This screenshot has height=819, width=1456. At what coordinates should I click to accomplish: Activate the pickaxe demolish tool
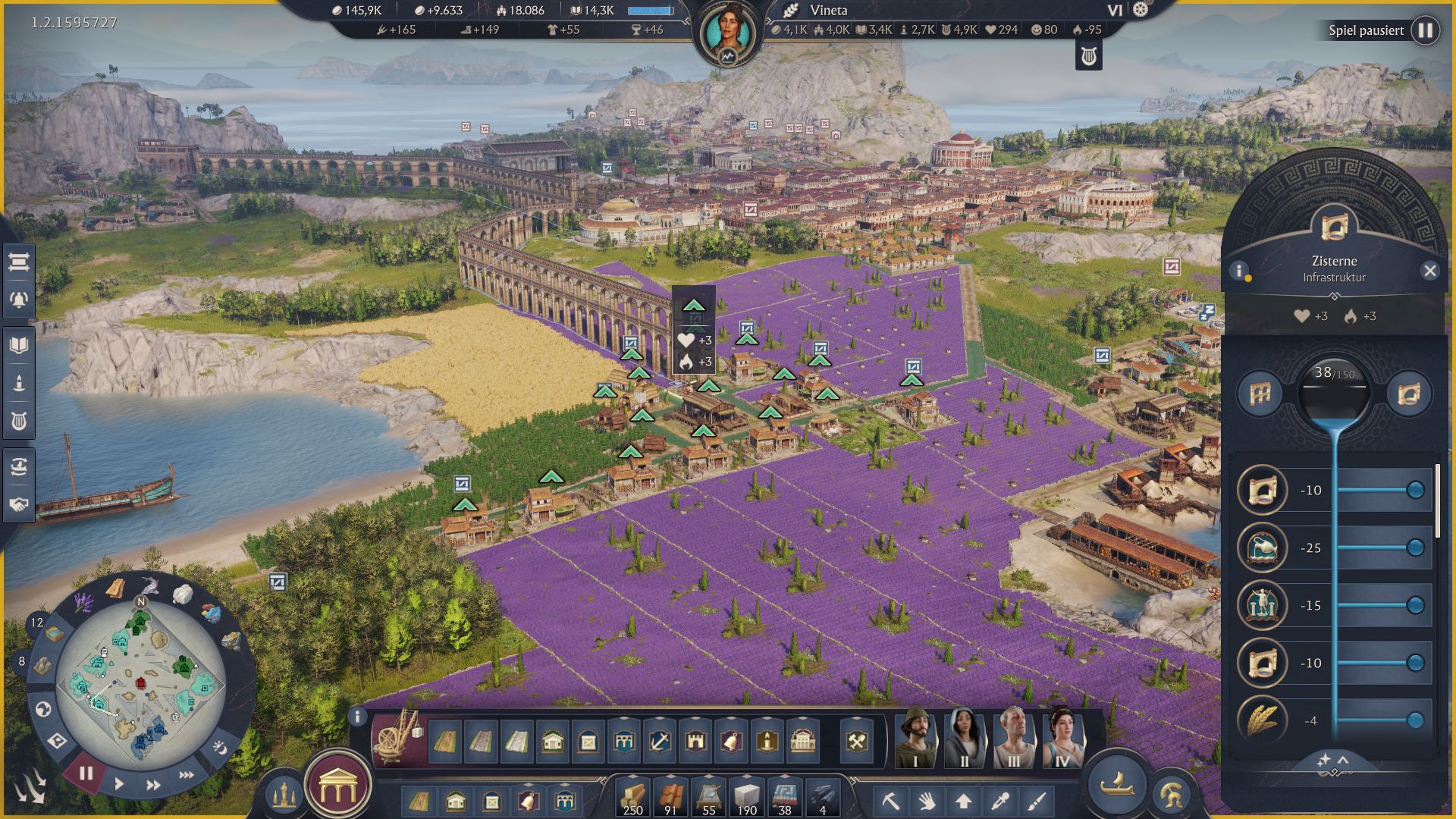[x=890, y=800]
